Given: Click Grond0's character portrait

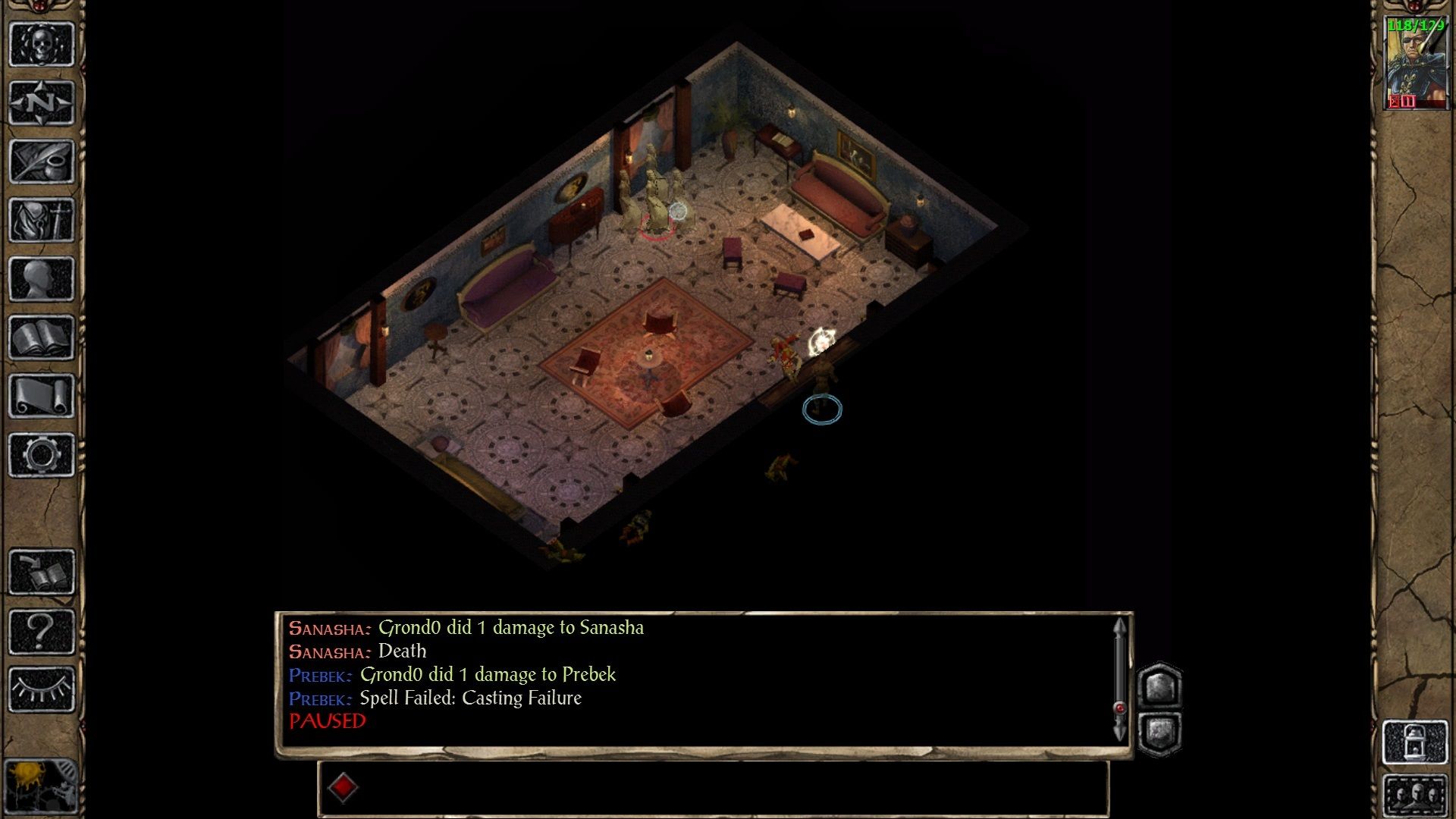Looking at the screenshot, I should (x=1415, y=68).
